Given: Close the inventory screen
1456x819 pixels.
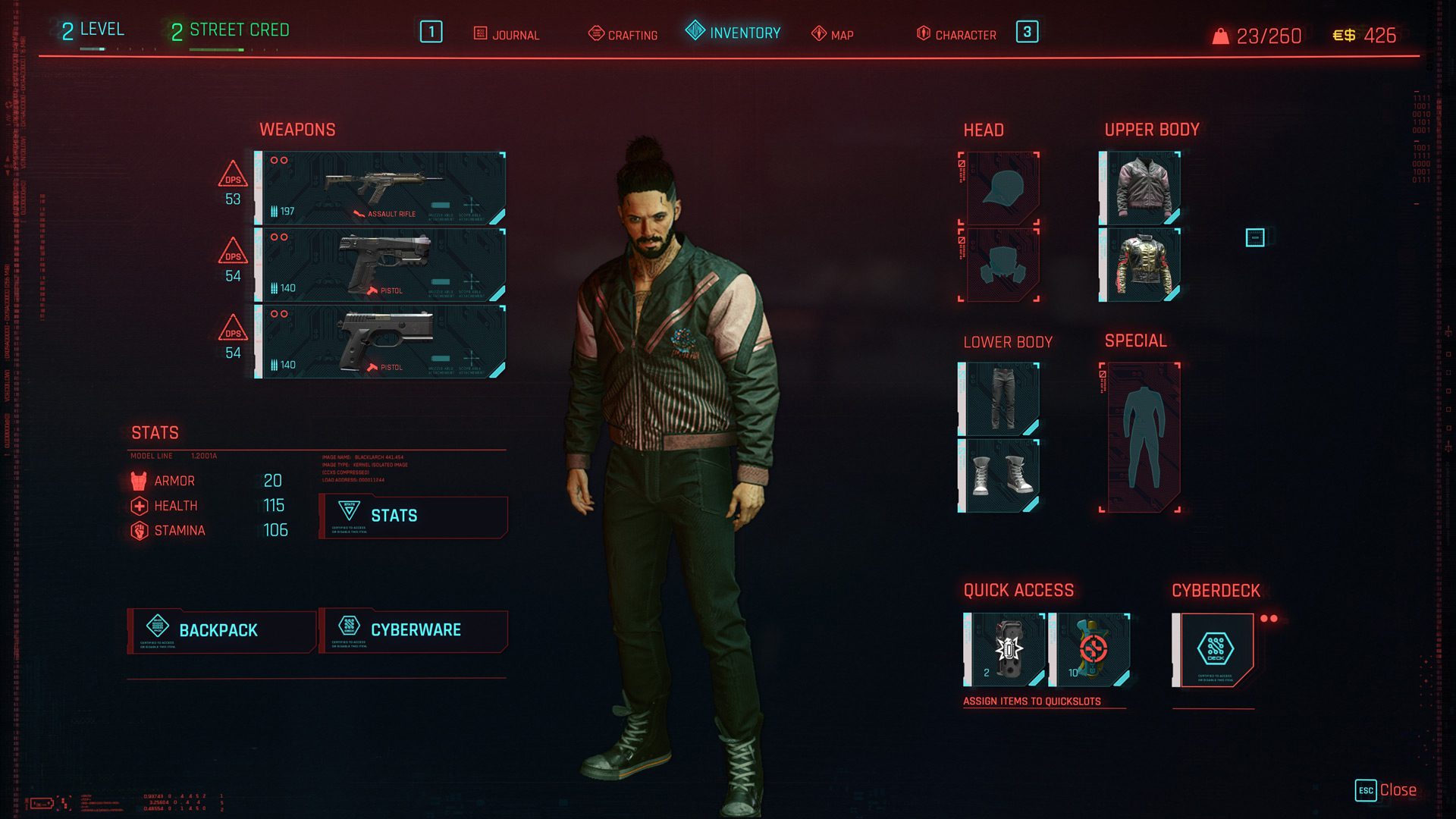Looking at the screenshot, I should point(1386,790).
